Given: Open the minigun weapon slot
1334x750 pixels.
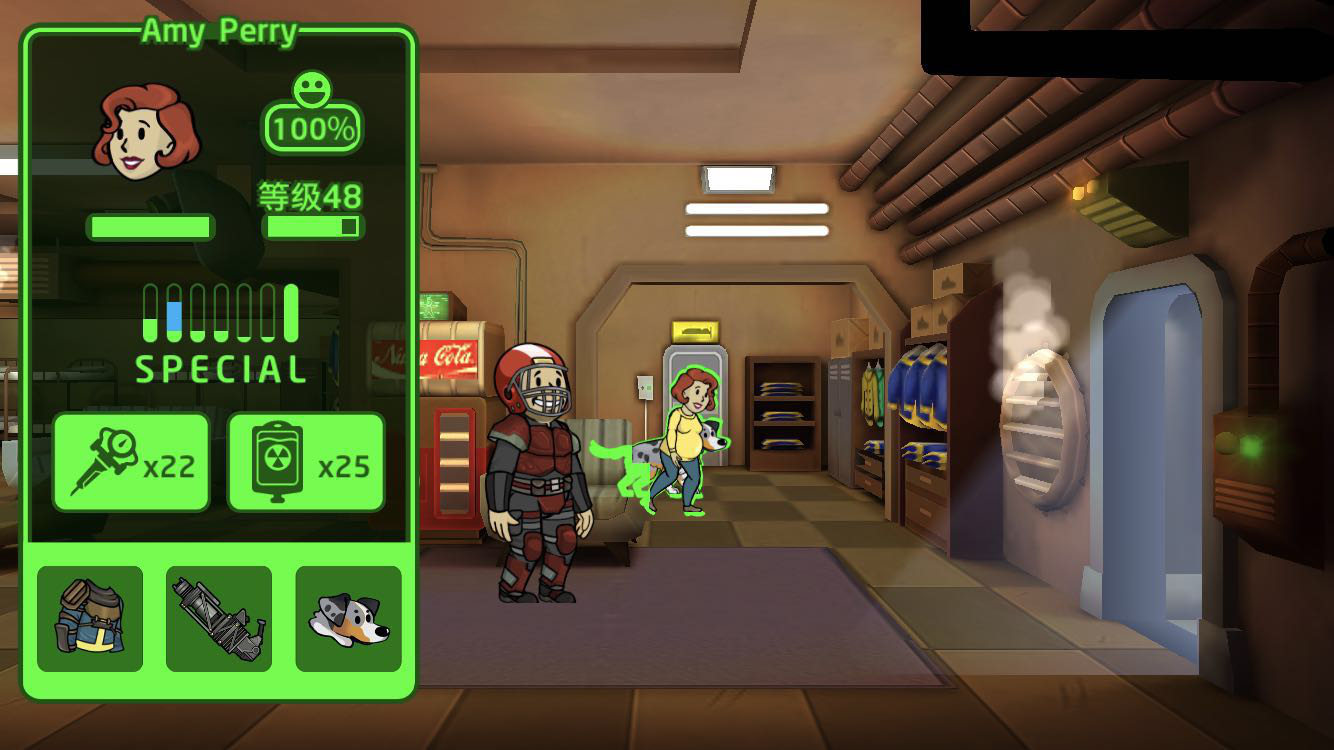Looking at the screenshot, I should (x=219, y=619).
